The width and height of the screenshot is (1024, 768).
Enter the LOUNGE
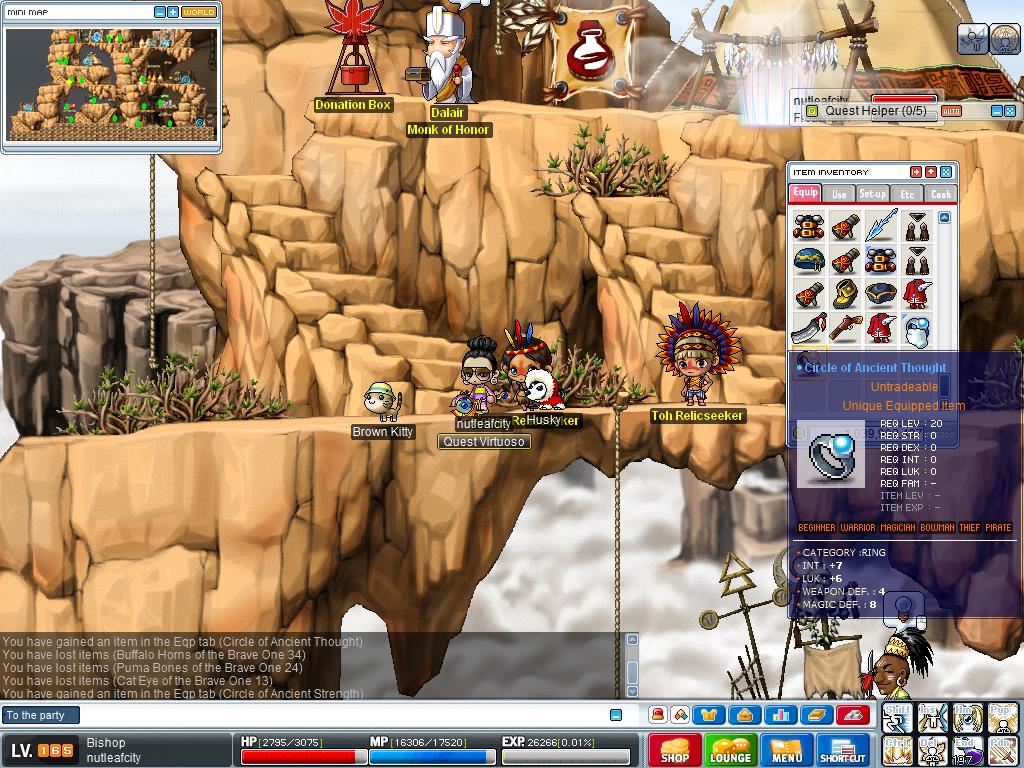pyautogui.click(x=730, y=750)
